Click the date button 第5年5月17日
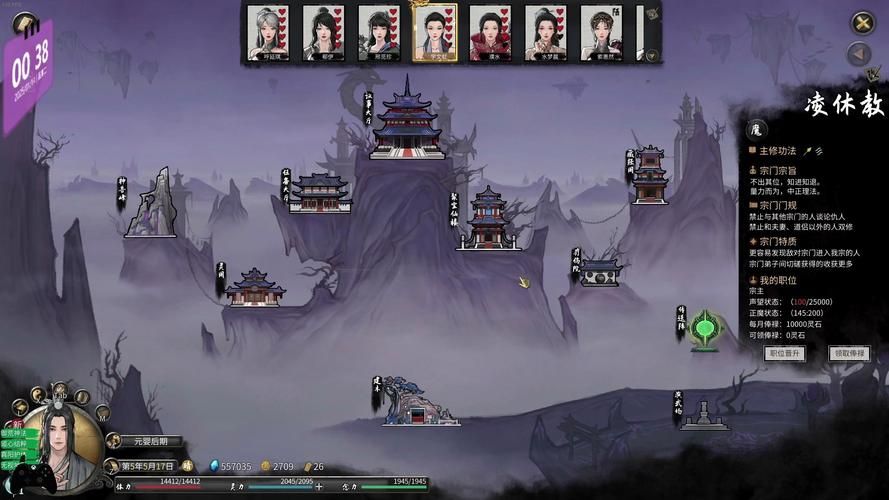 tap(147, 466)
